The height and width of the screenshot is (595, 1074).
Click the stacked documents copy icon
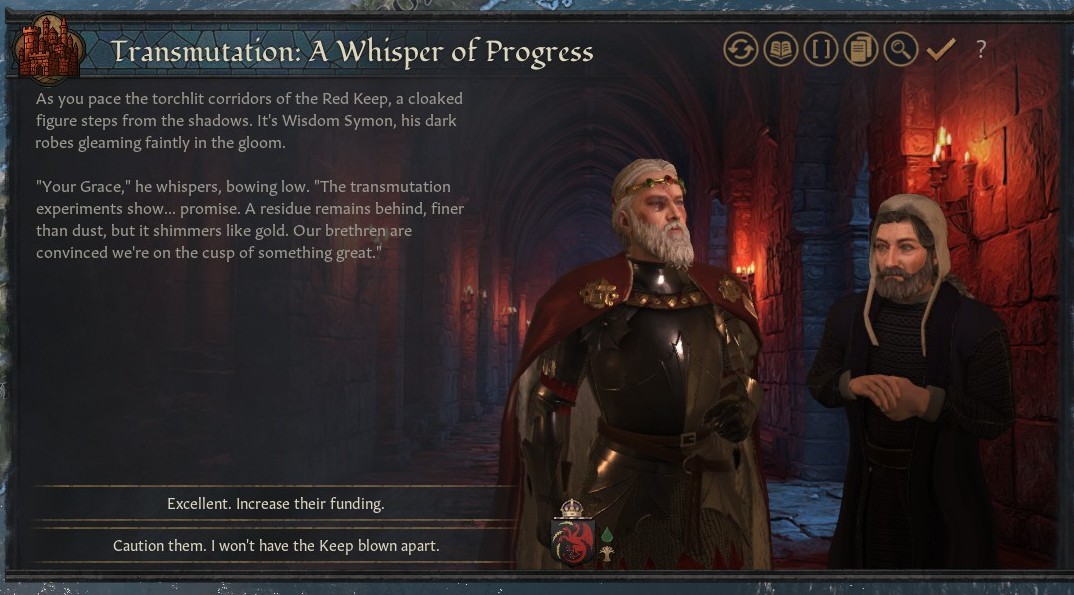tap(860, 49)
